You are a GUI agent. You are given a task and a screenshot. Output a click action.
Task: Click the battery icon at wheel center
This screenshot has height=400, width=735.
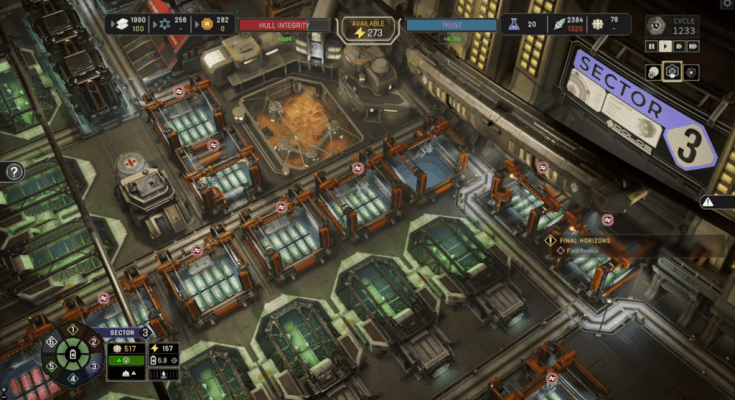point(72,354)
